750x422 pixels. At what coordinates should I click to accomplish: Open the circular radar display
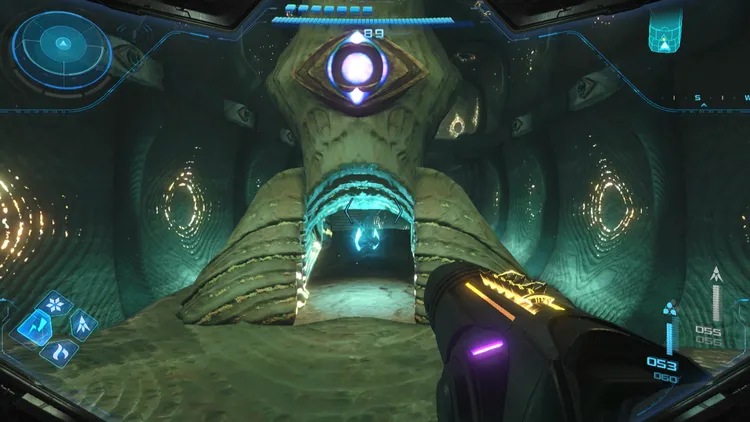[x=62, y=44]
